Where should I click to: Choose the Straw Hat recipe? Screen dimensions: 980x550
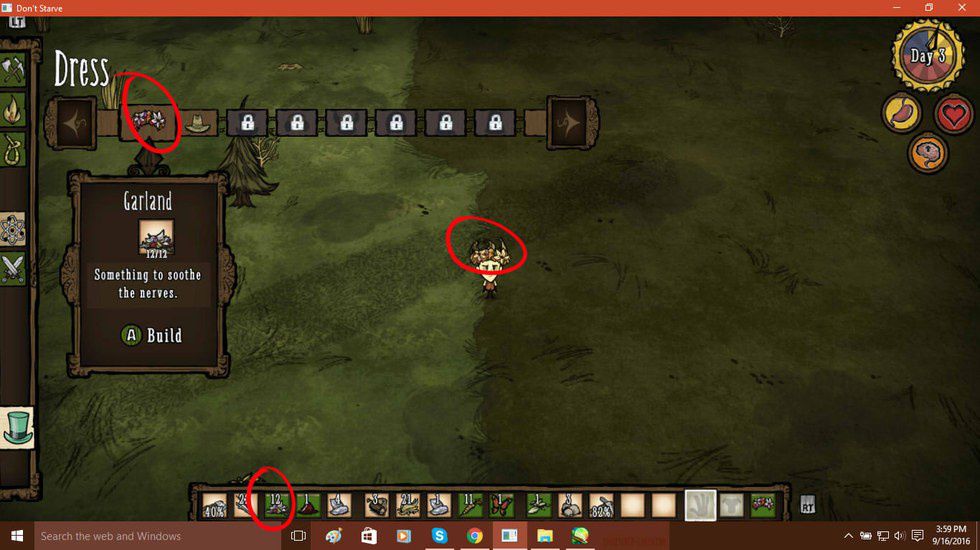point(198,123)
